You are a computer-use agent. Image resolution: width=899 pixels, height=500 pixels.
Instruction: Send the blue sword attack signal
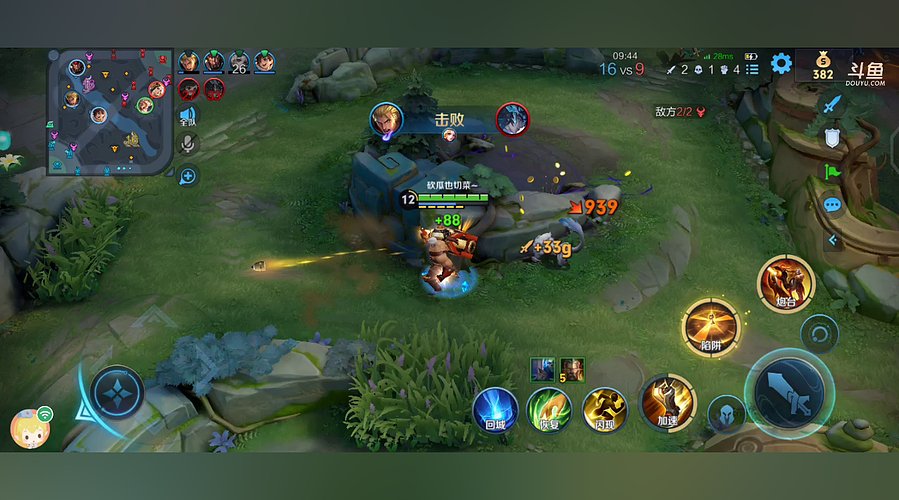pyautogui.click(x=832, y=103)
